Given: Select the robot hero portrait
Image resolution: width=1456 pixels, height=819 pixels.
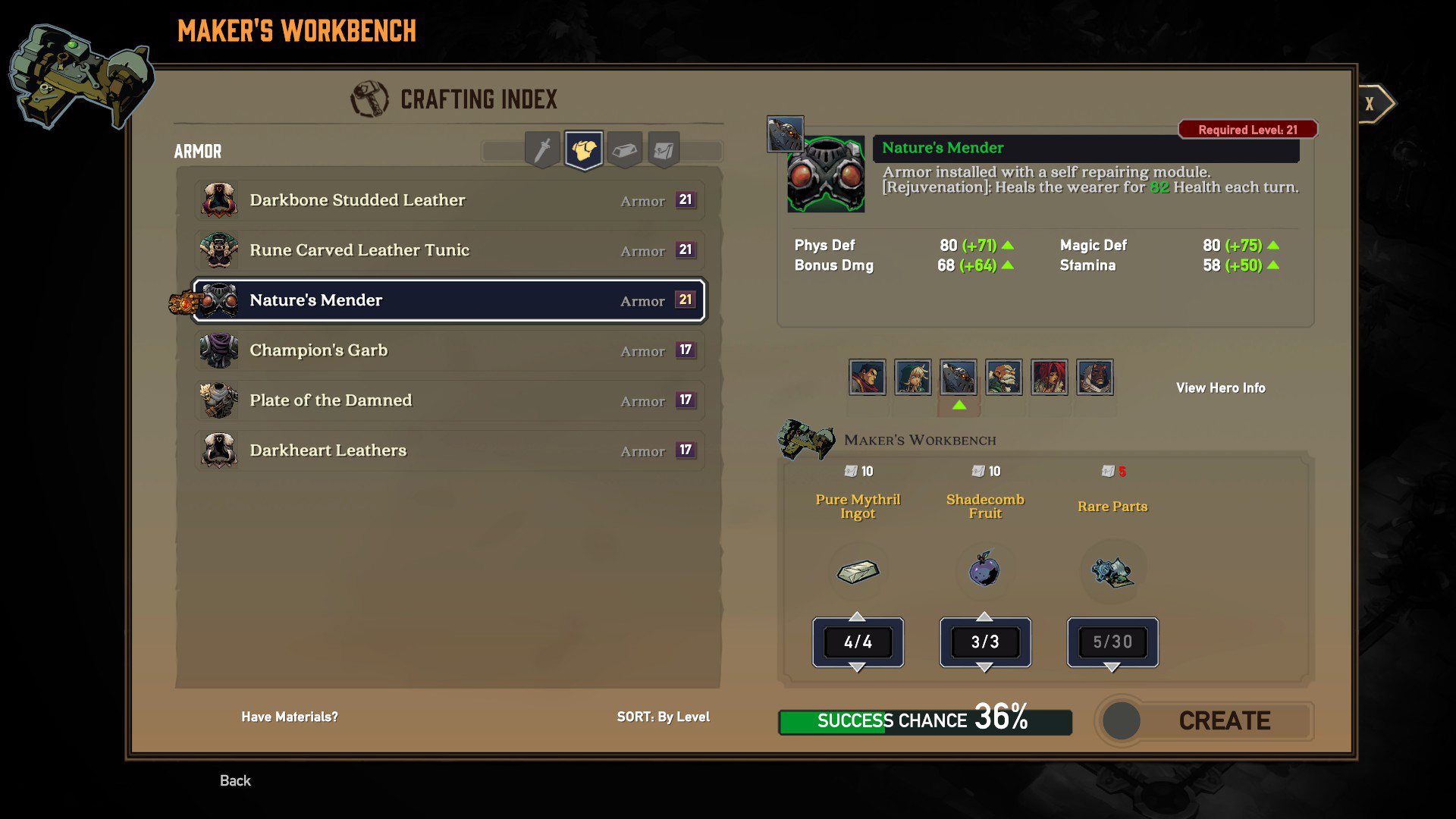Looking at the screenshot, I should pos(959,378).
